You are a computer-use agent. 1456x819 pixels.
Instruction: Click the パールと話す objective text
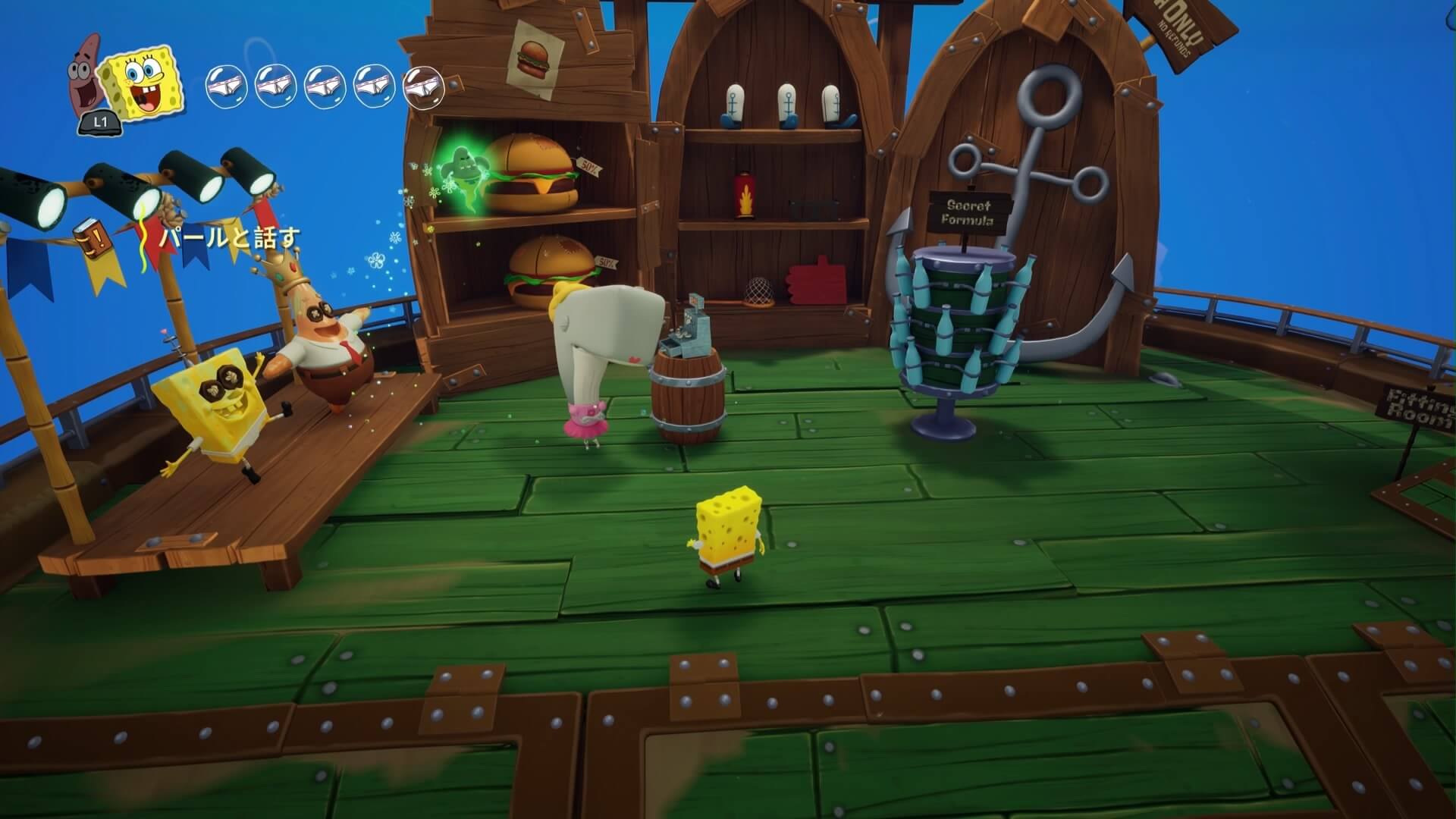click(230, 238)
